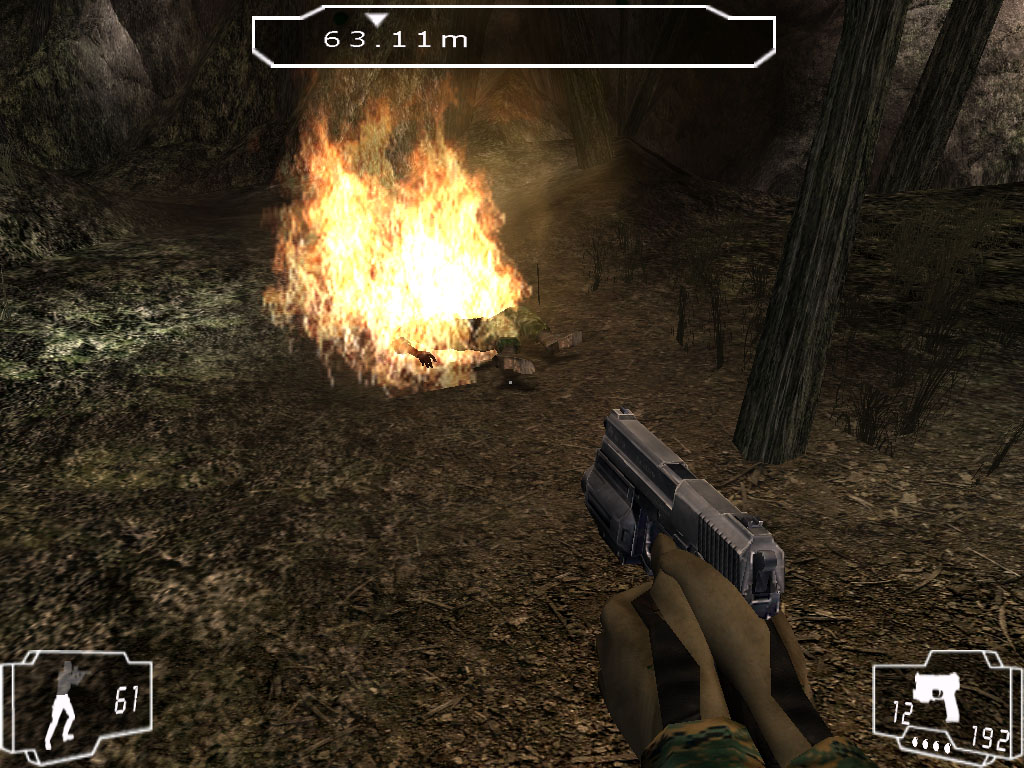Click the compass waypoint triangle marker
The height and width of the screenshot is (768, 1024).
pos(376,19)
